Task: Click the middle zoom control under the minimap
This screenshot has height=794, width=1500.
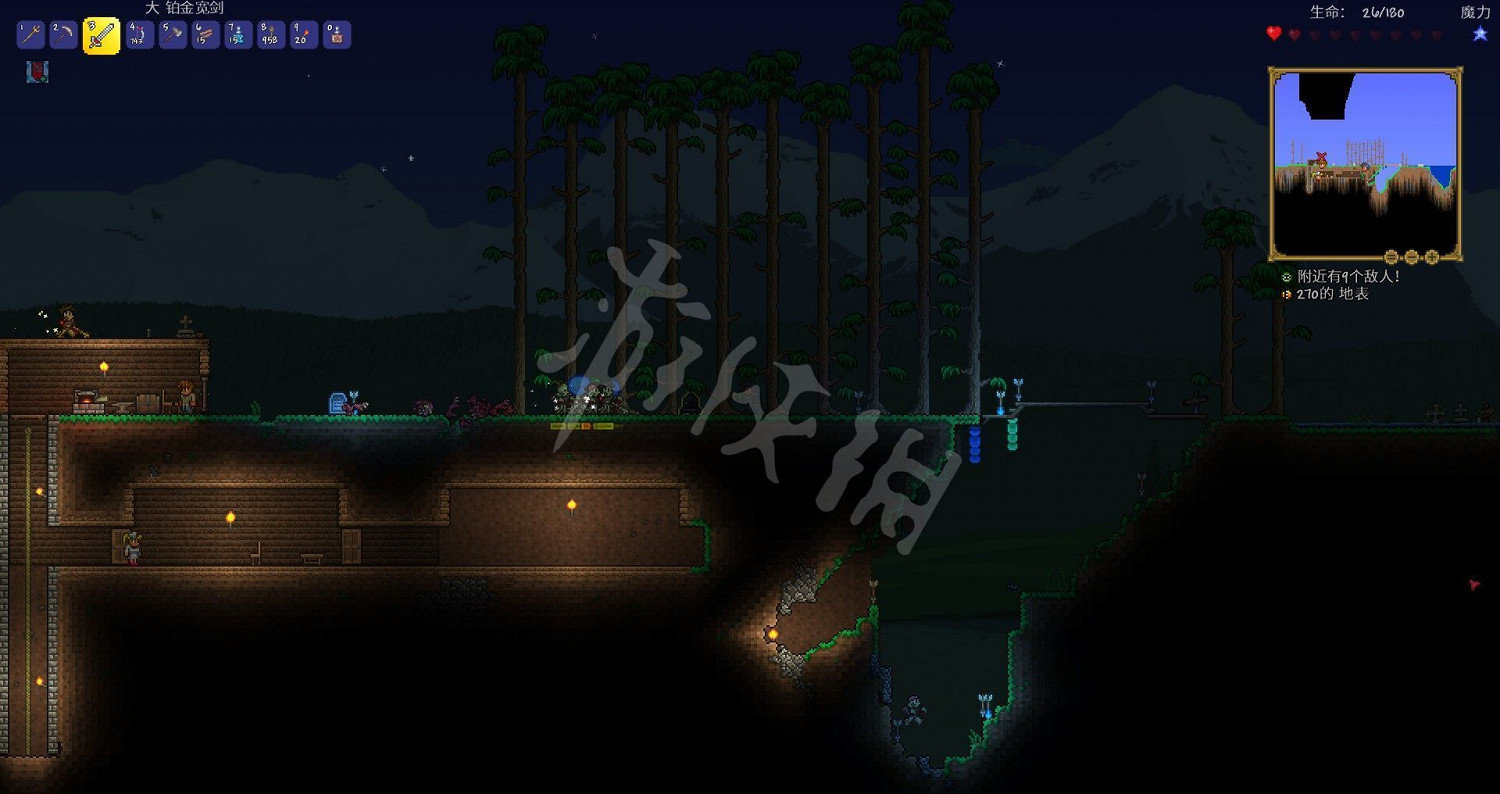Action: pyautogui.click(x=1412, y=258)
